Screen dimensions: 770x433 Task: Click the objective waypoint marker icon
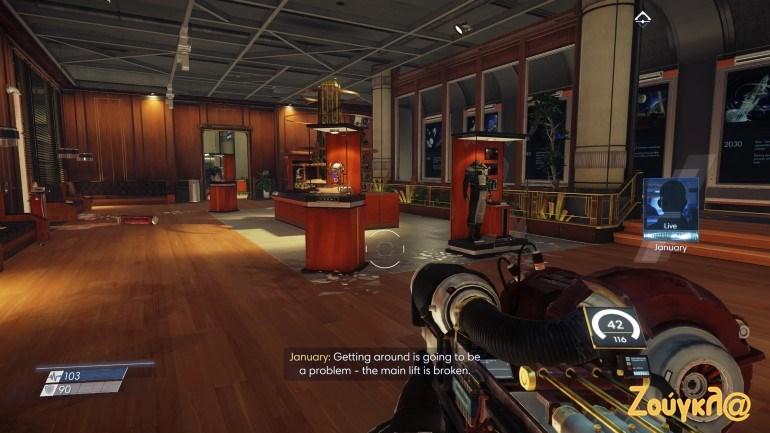pyautogui.click(x=642, y=17)
